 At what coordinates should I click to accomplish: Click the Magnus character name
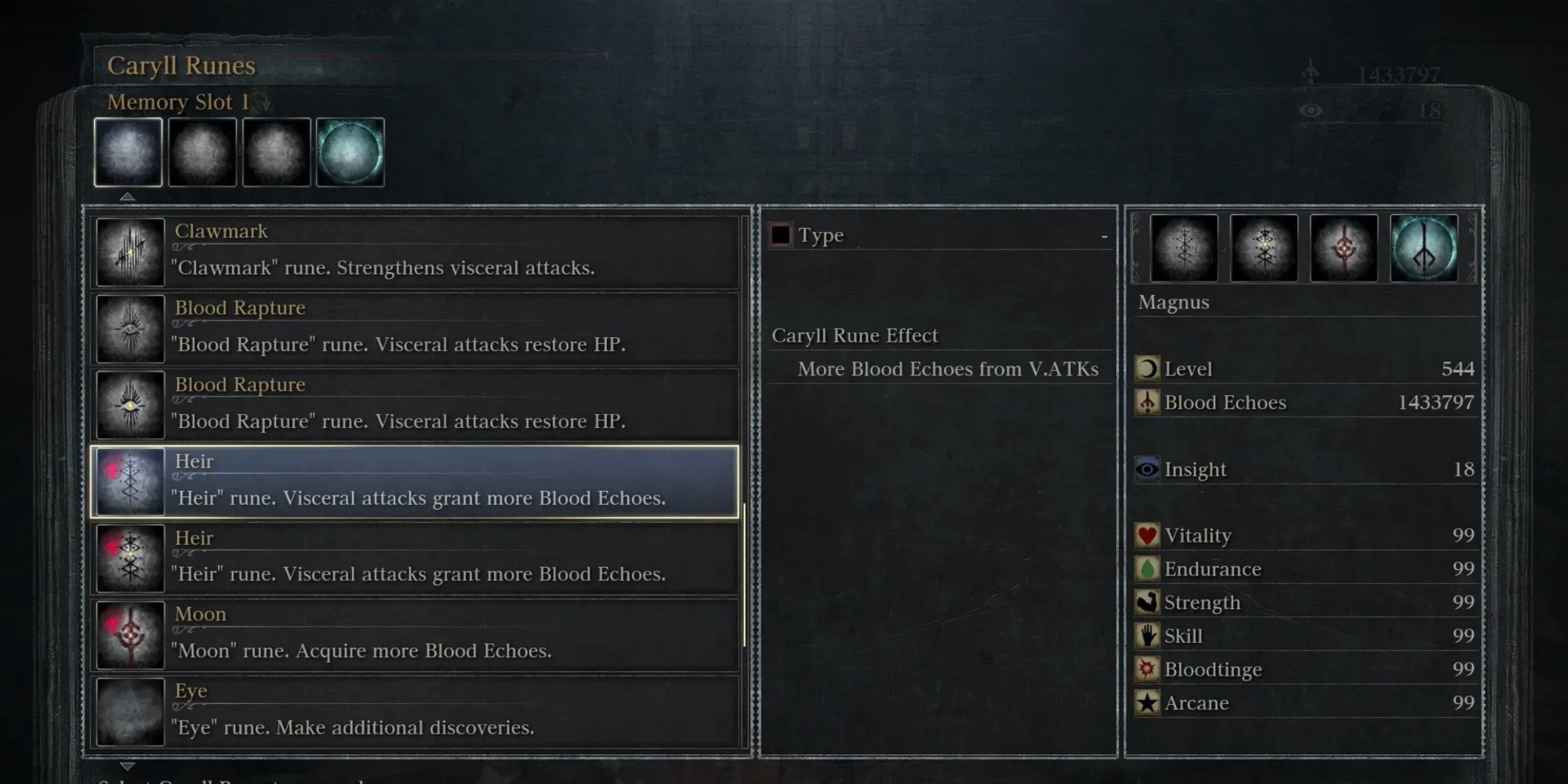[1174, 302]
